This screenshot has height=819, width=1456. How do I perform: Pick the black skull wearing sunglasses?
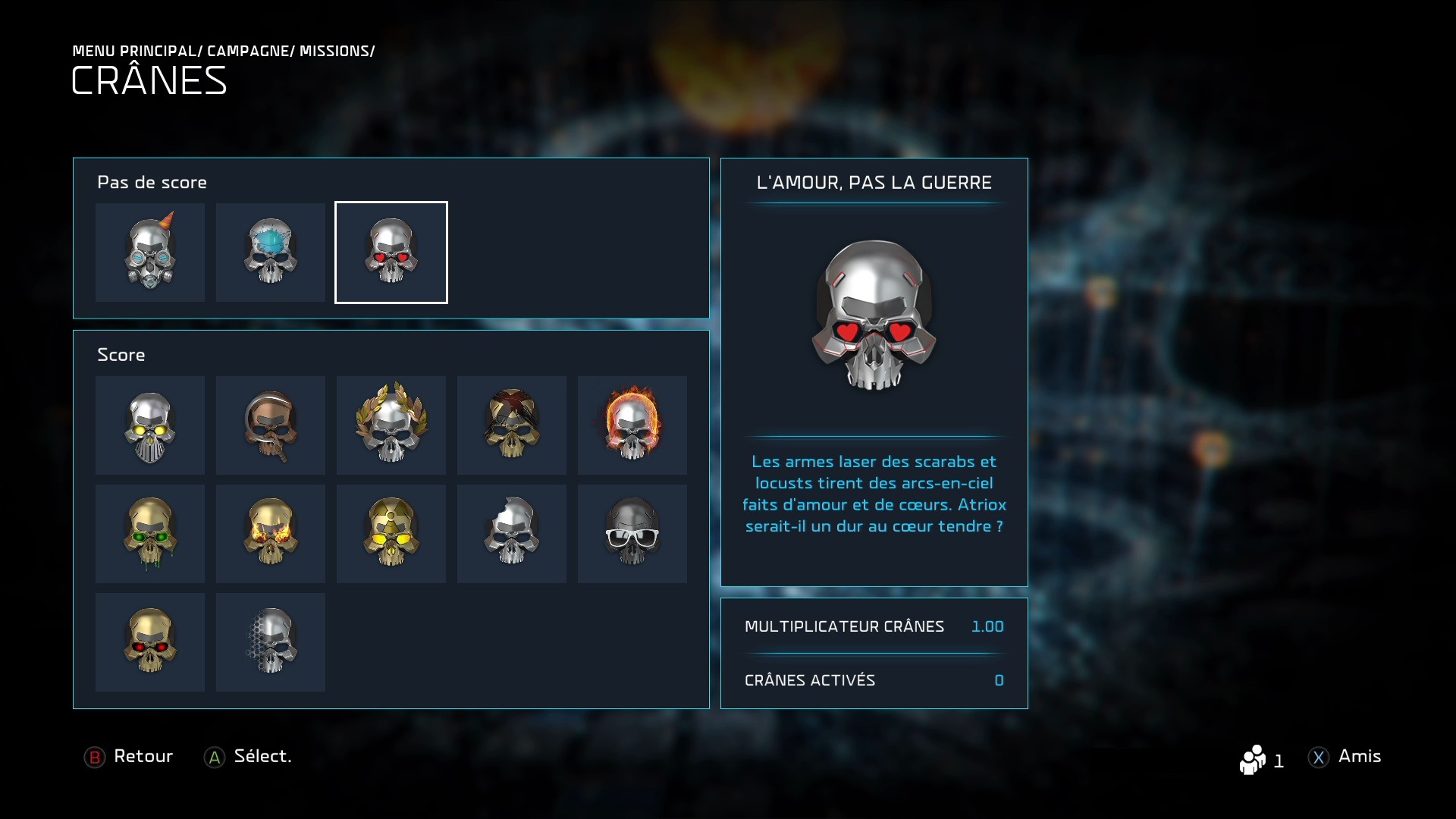632,534
